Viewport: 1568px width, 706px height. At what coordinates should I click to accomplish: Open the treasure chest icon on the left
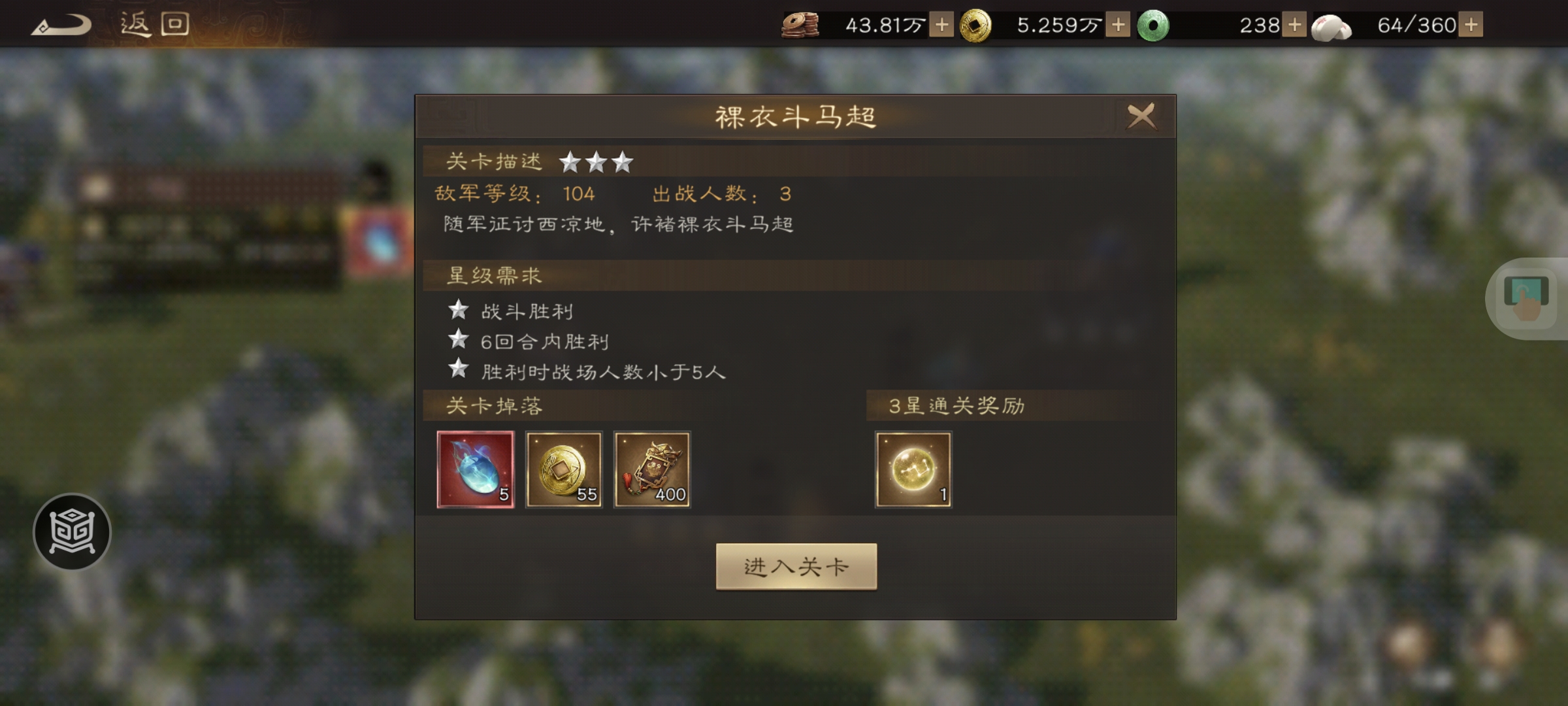pos(73,531)
